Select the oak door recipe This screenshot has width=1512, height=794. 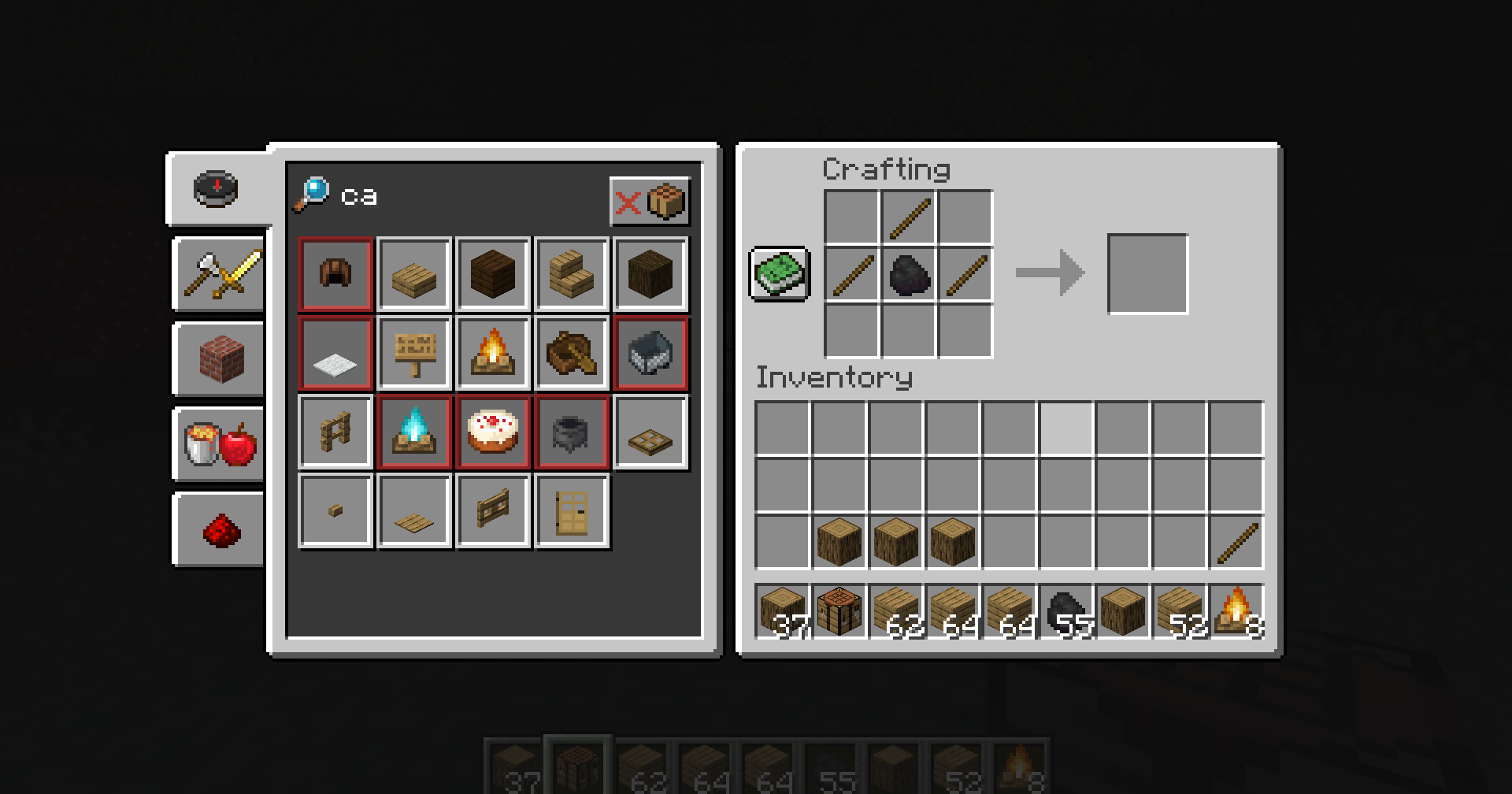572,510
